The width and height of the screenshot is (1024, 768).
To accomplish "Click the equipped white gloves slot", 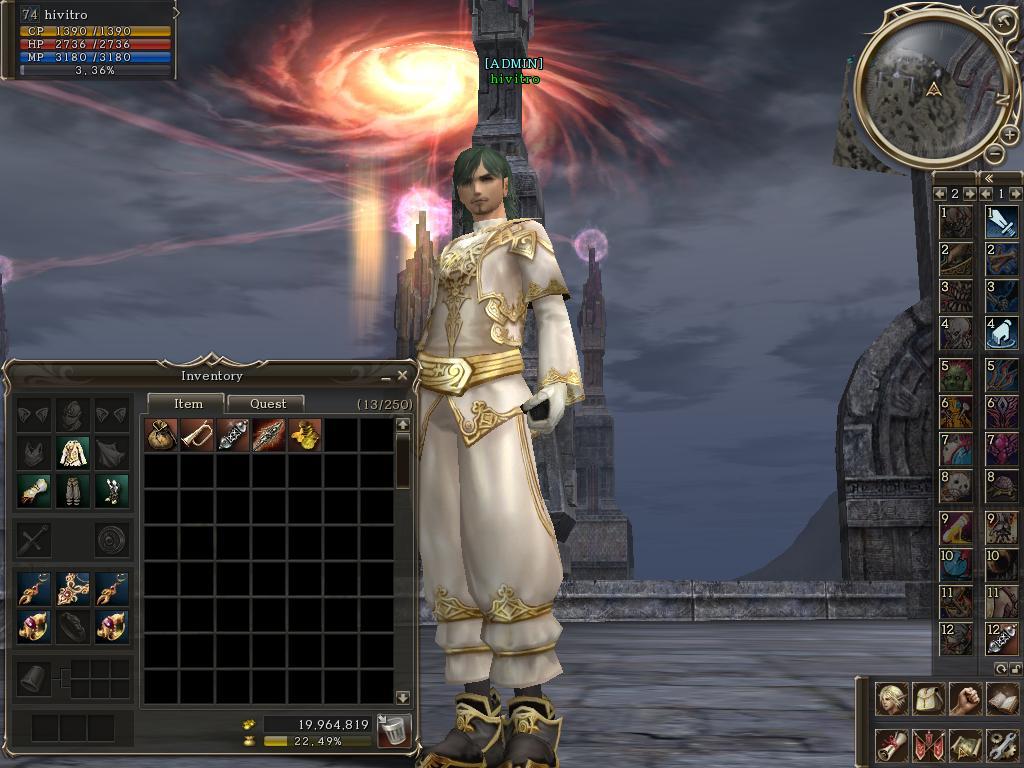I will 34,491.
